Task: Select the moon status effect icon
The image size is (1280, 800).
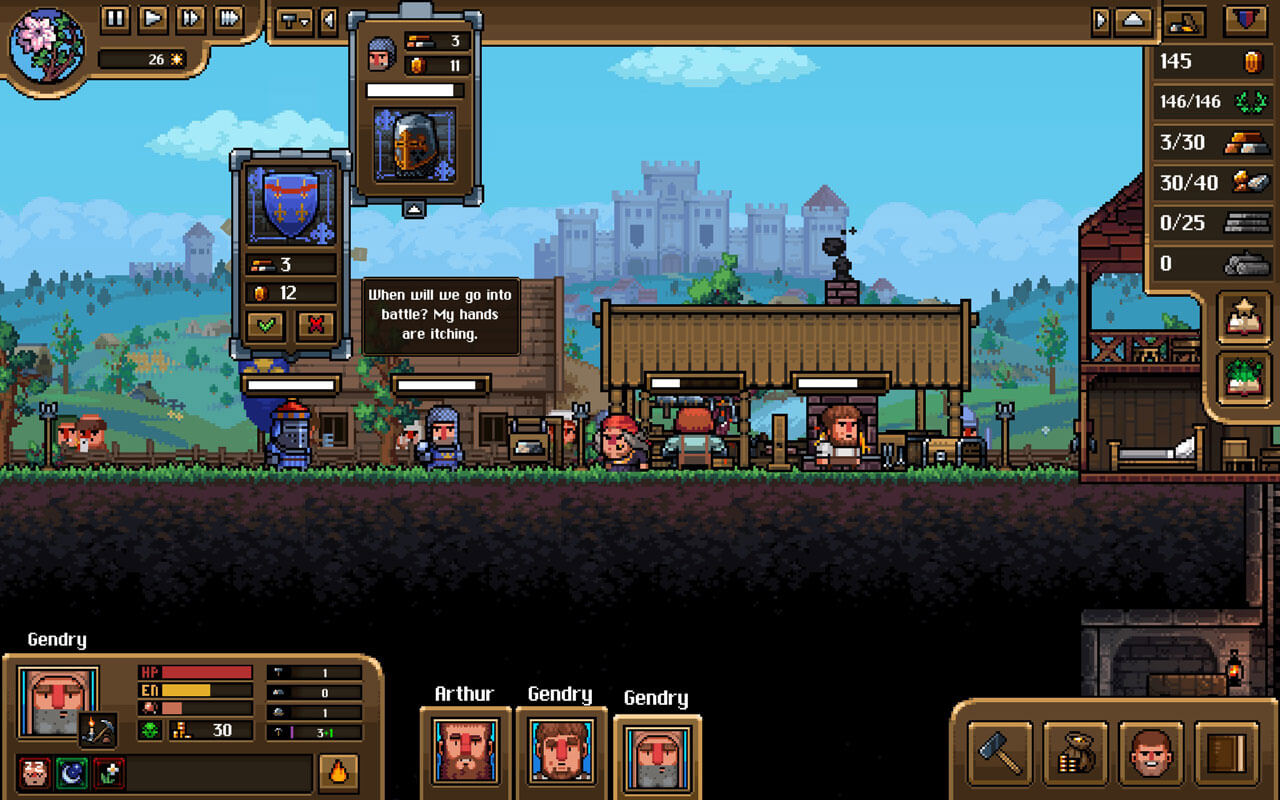Action: pyautogui.click(x=72, y=772)
